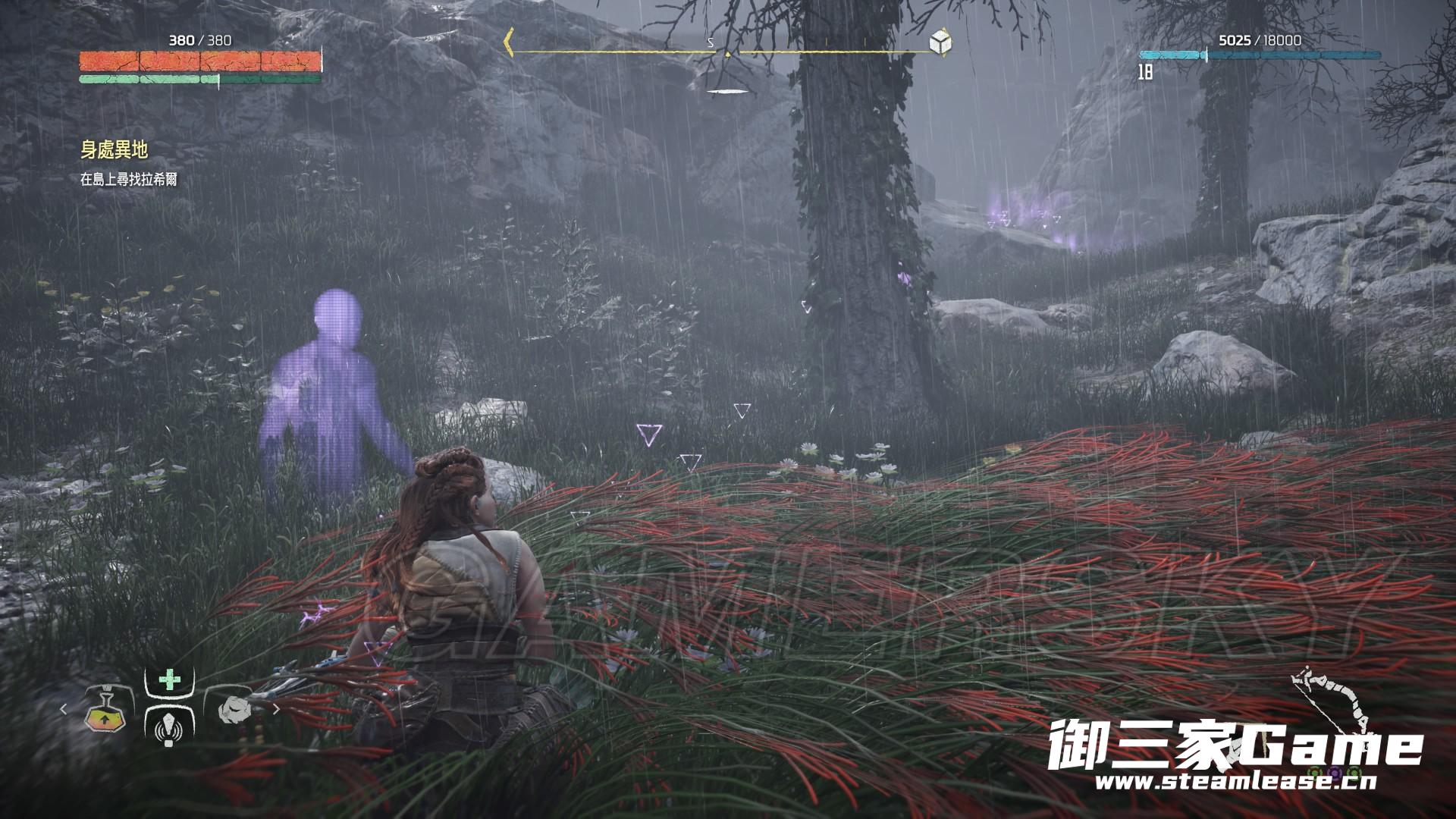Cycle hotbar with the right arrow
This screenshot has height=819, width=1456.
[x=276, y=710]
